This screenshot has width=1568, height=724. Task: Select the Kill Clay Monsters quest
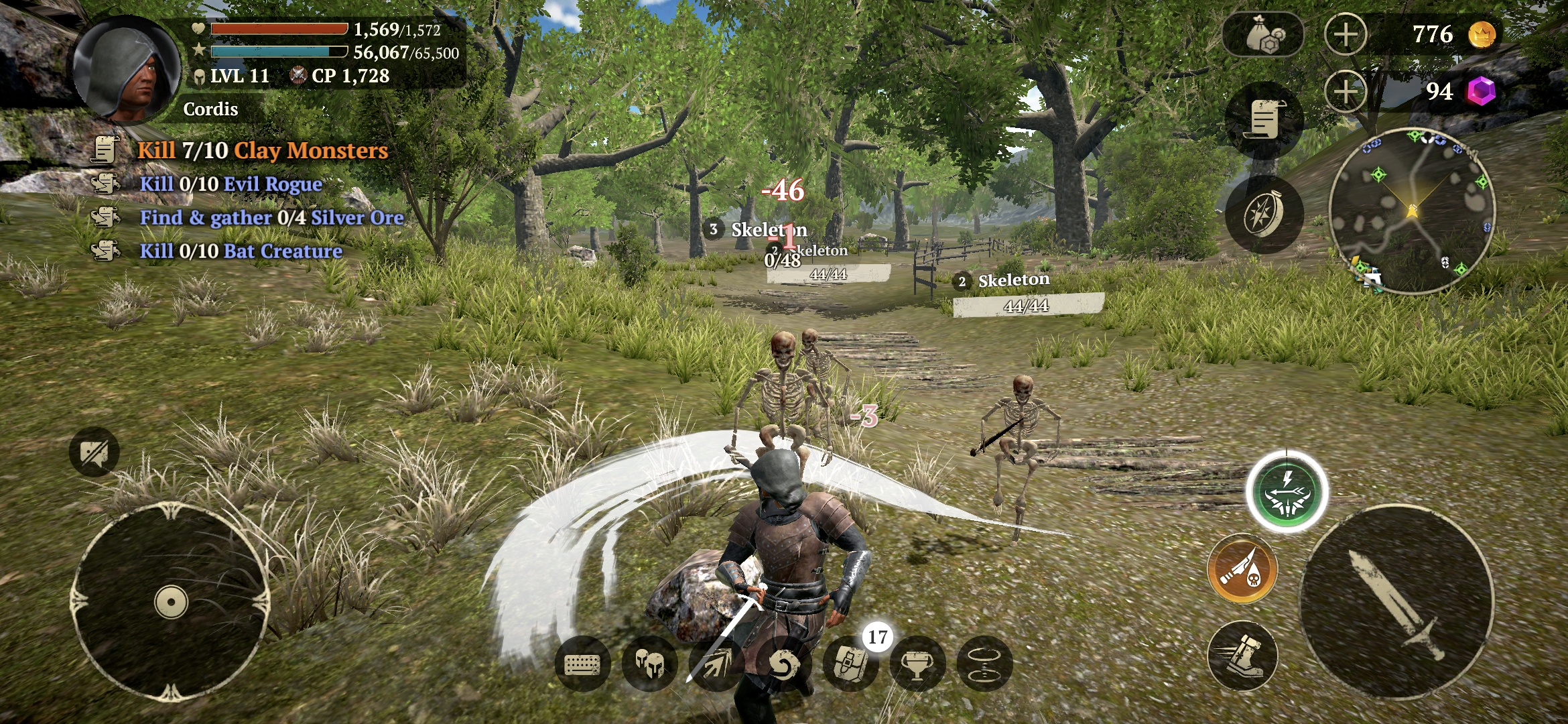[x=262, y=150]
